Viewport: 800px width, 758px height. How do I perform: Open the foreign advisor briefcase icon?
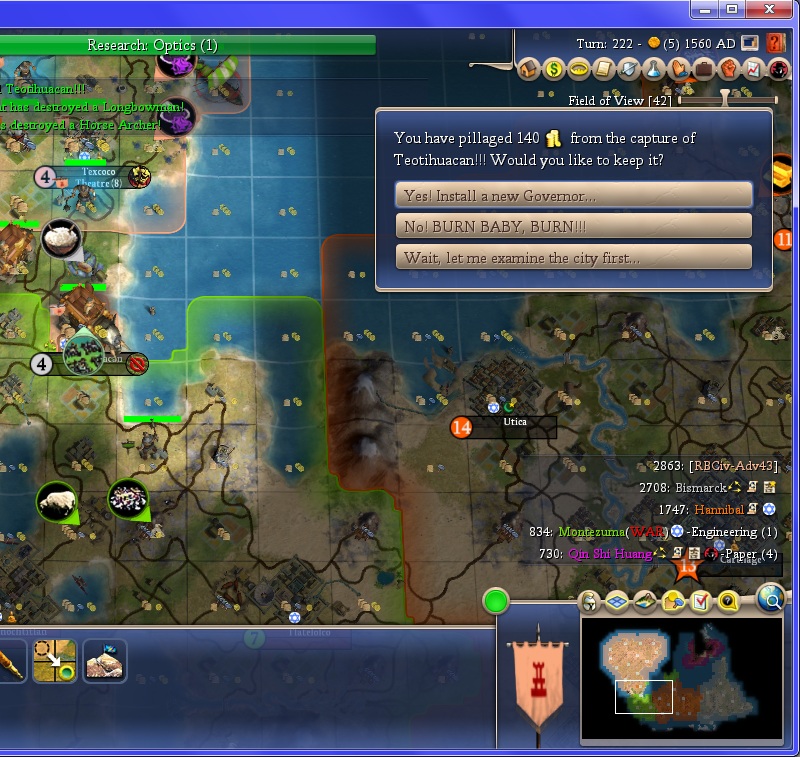point(704,70)
